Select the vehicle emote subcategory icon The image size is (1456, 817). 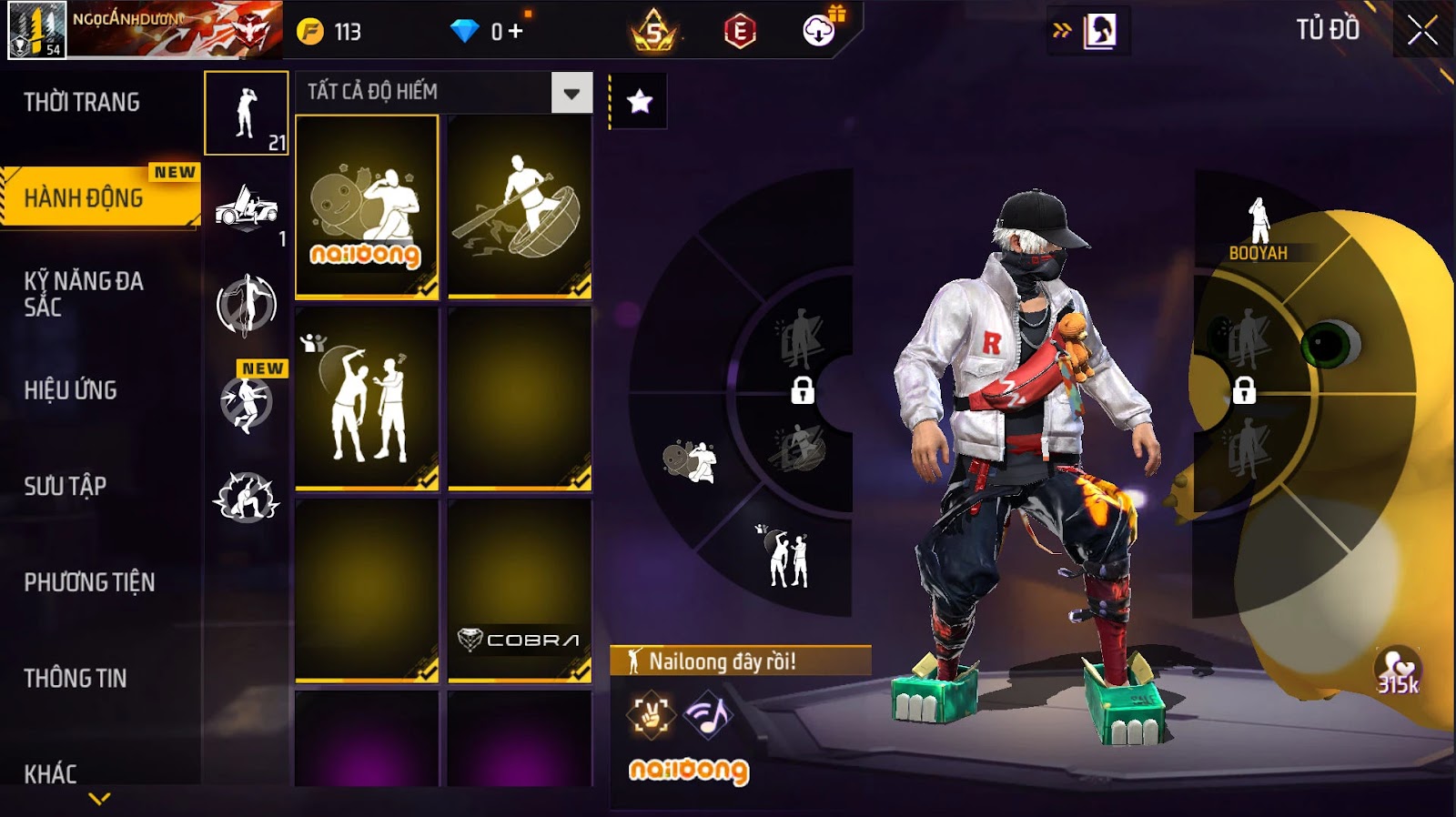[246, 208]
